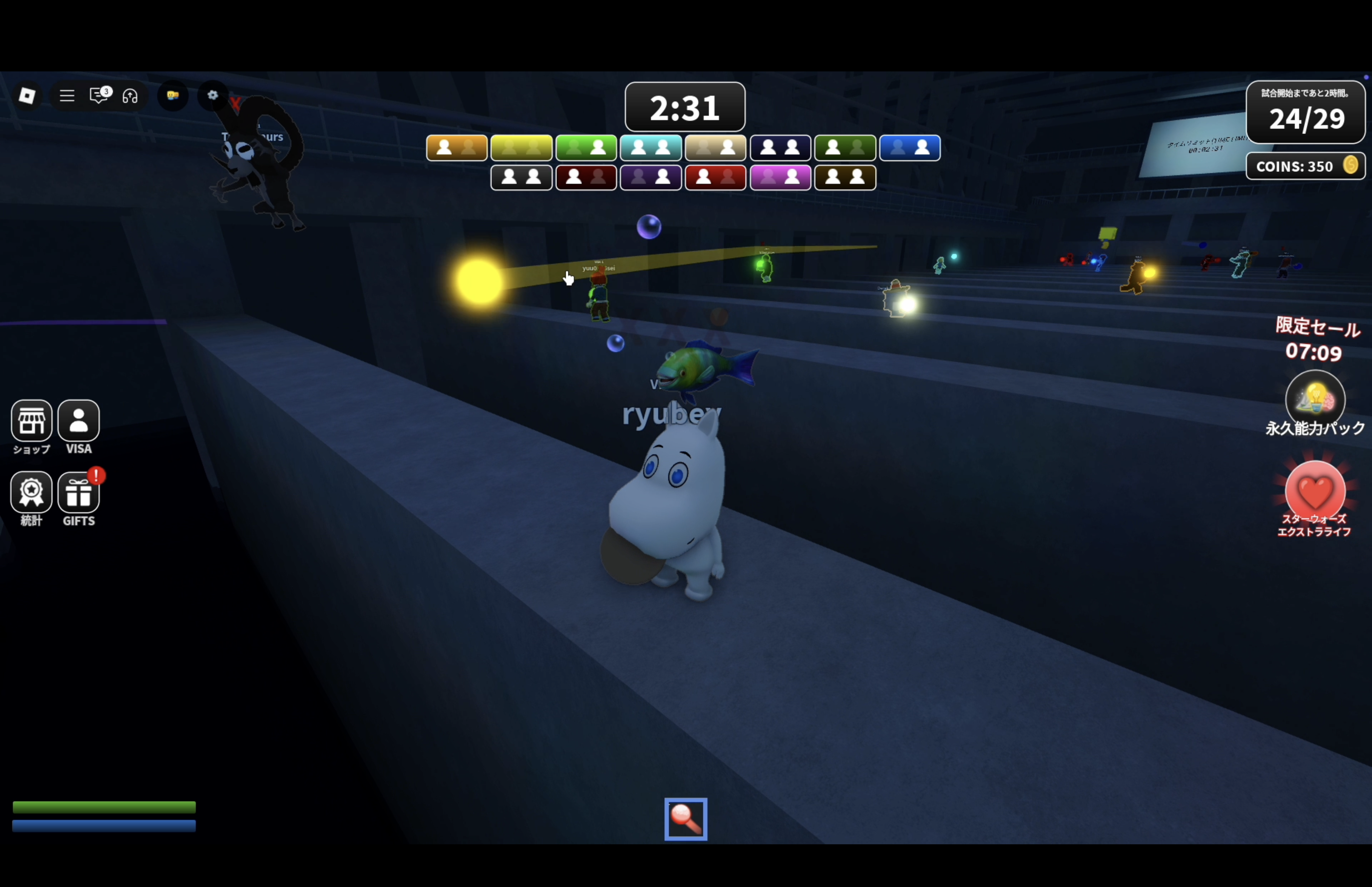Image resolution: width=1372 pixels, height=887 pixels.
Task: Open the hamburger list menu
Action: point(67,96)
